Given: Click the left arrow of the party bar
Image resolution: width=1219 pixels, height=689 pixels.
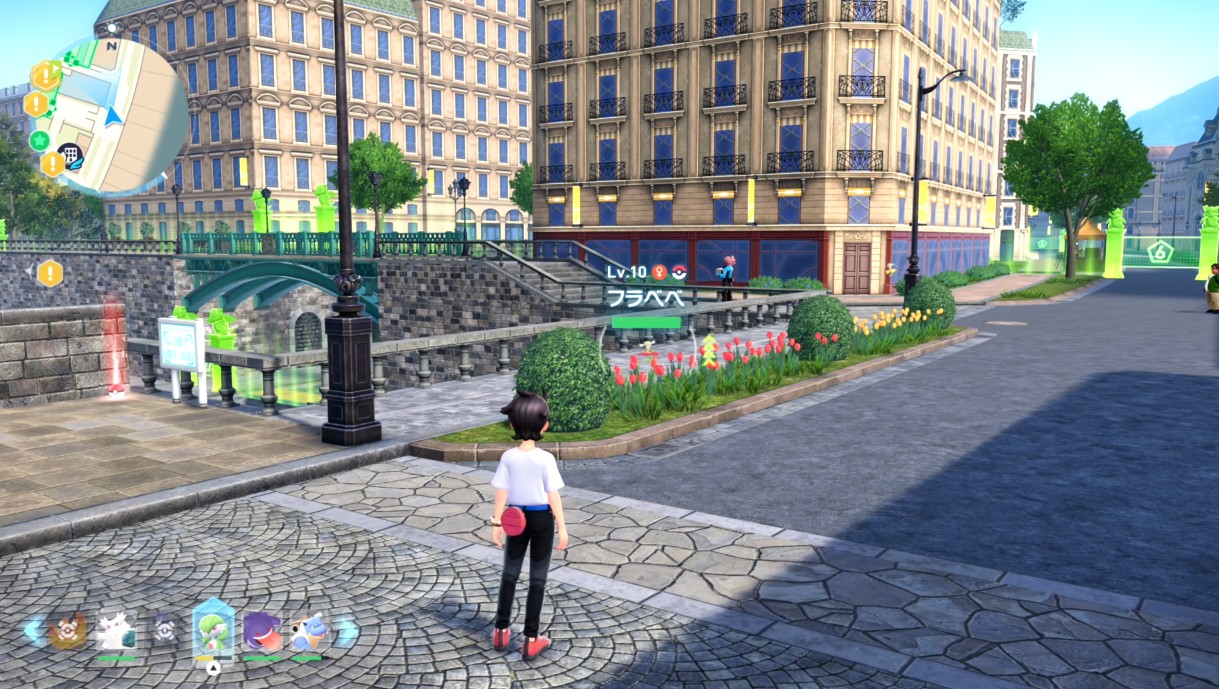Looking at the screenshot, I should point(33,631).
